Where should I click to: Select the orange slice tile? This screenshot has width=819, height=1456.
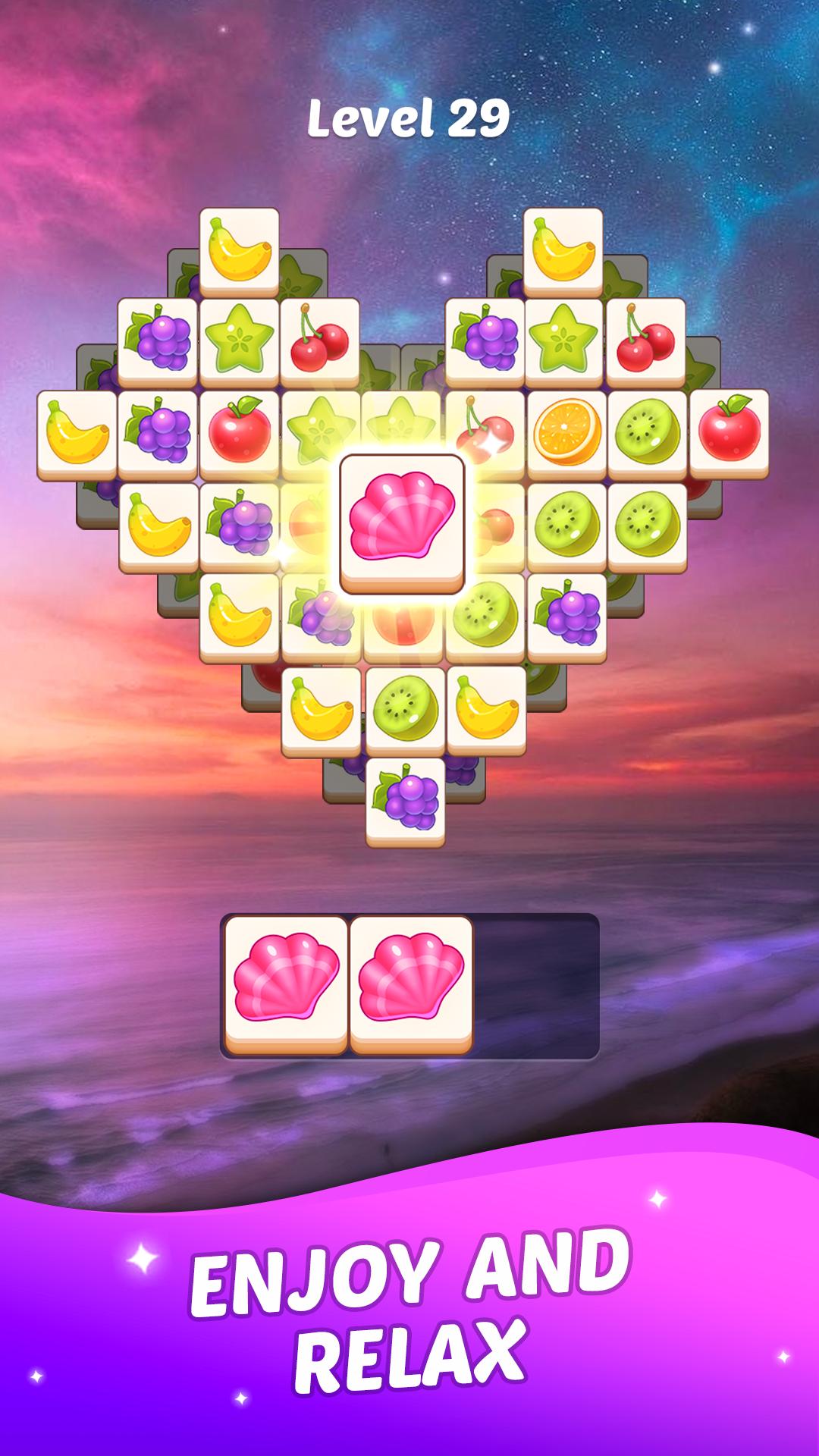click(566, 433)
